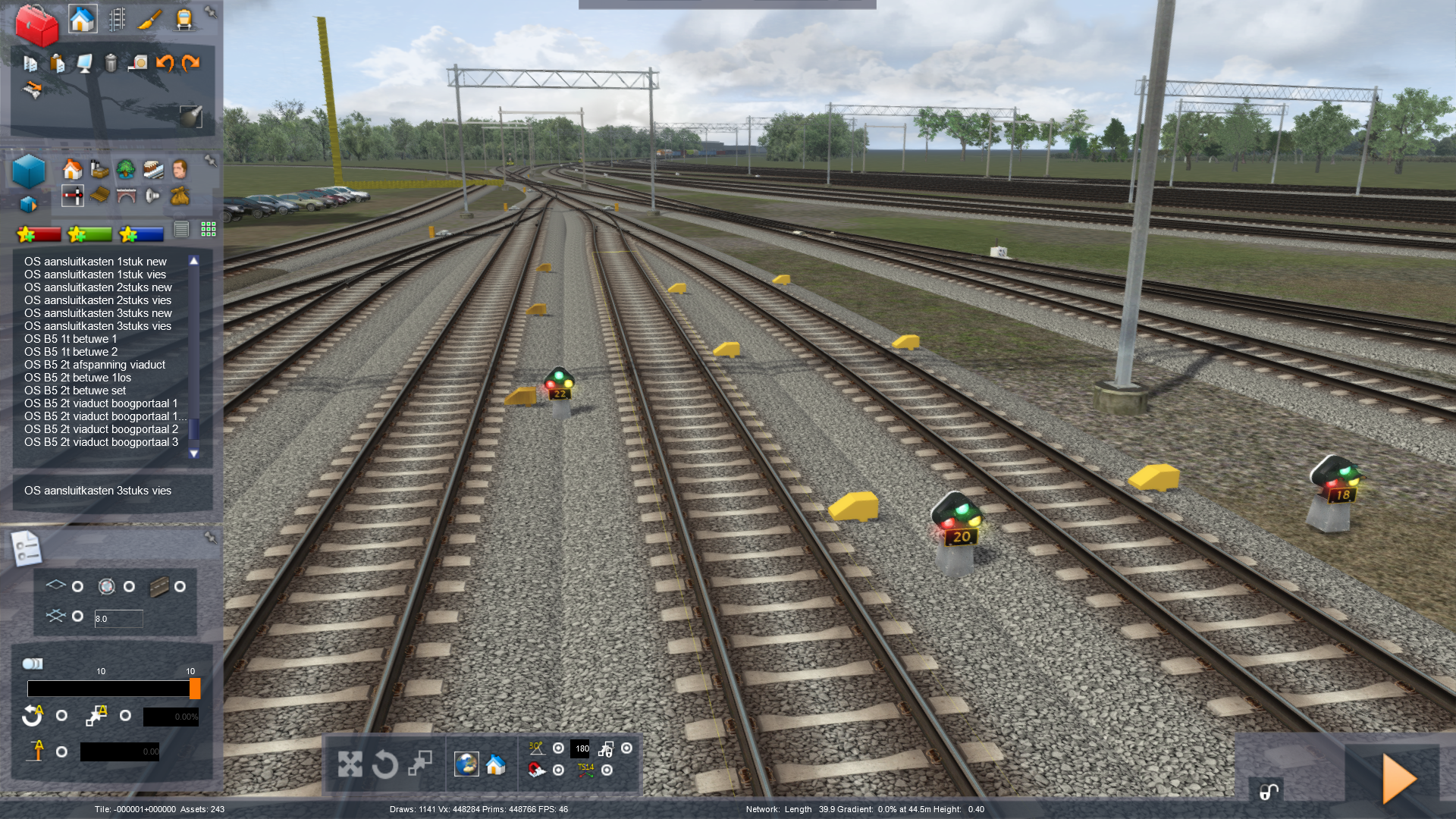Select the brick arch bridge category

(x=126, y=196)
